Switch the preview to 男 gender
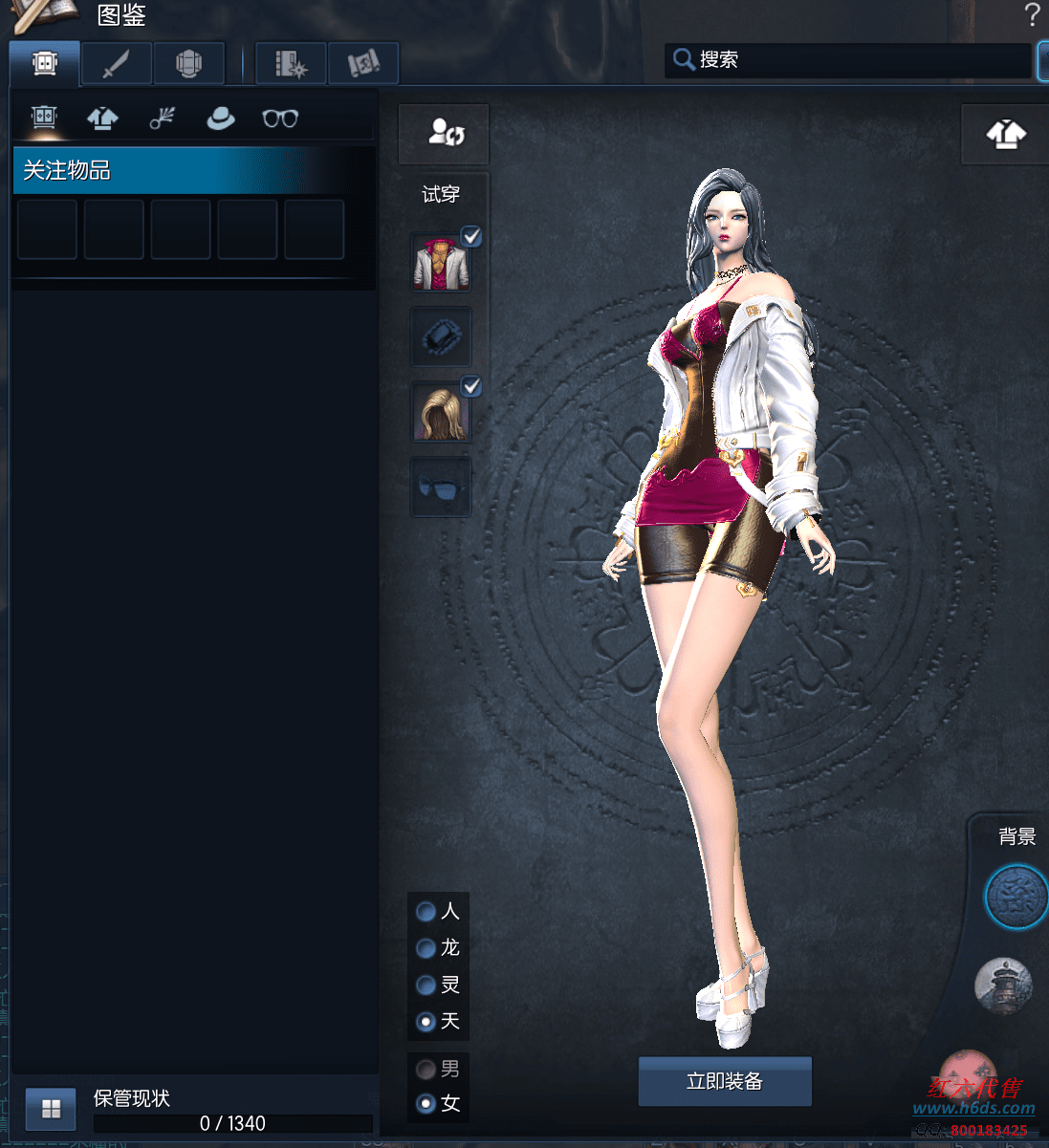Viewport: 1049px width, 1148px height. click(426, 1069)
